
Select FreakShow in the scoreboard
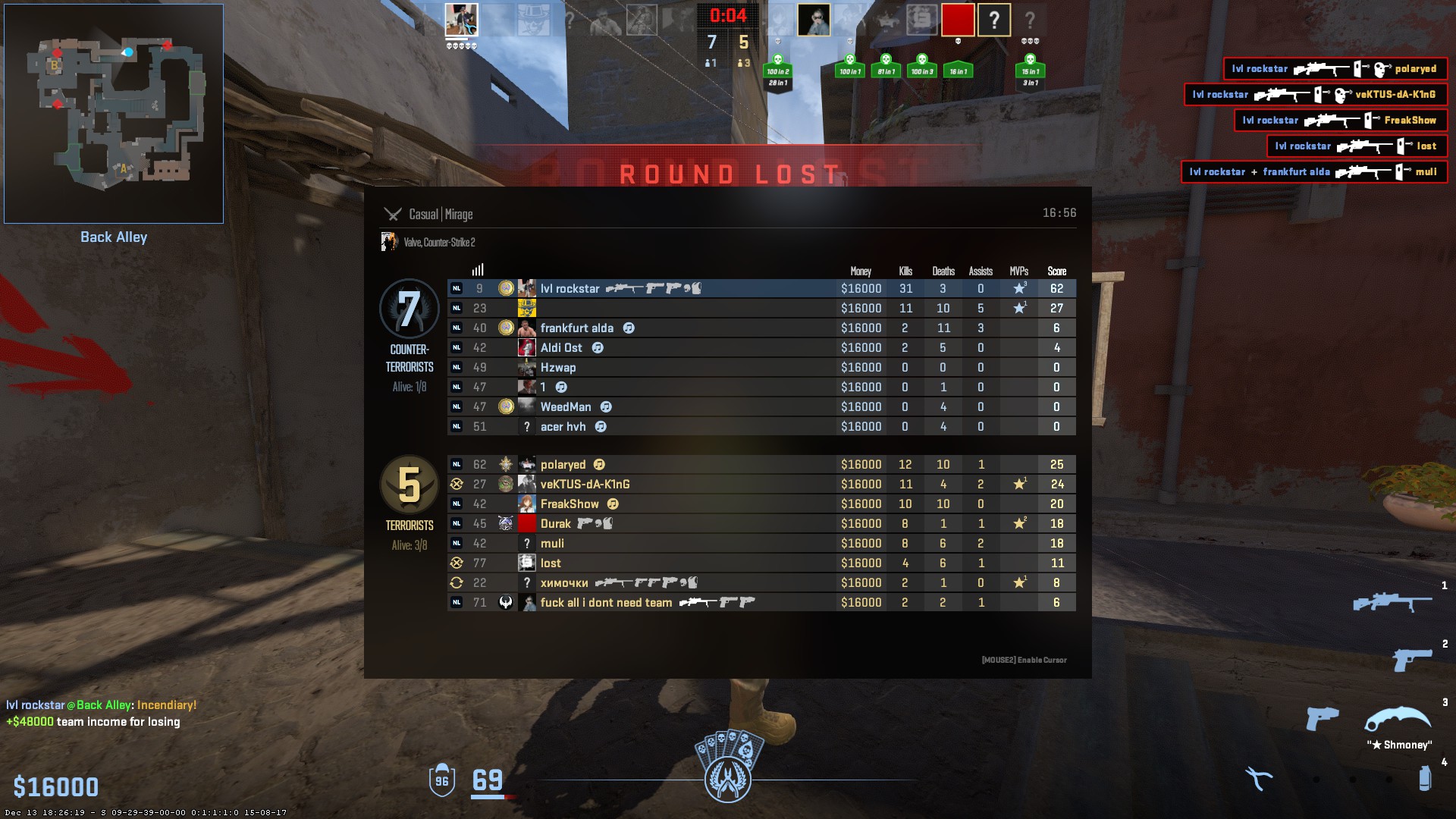(x=570, y=504)
